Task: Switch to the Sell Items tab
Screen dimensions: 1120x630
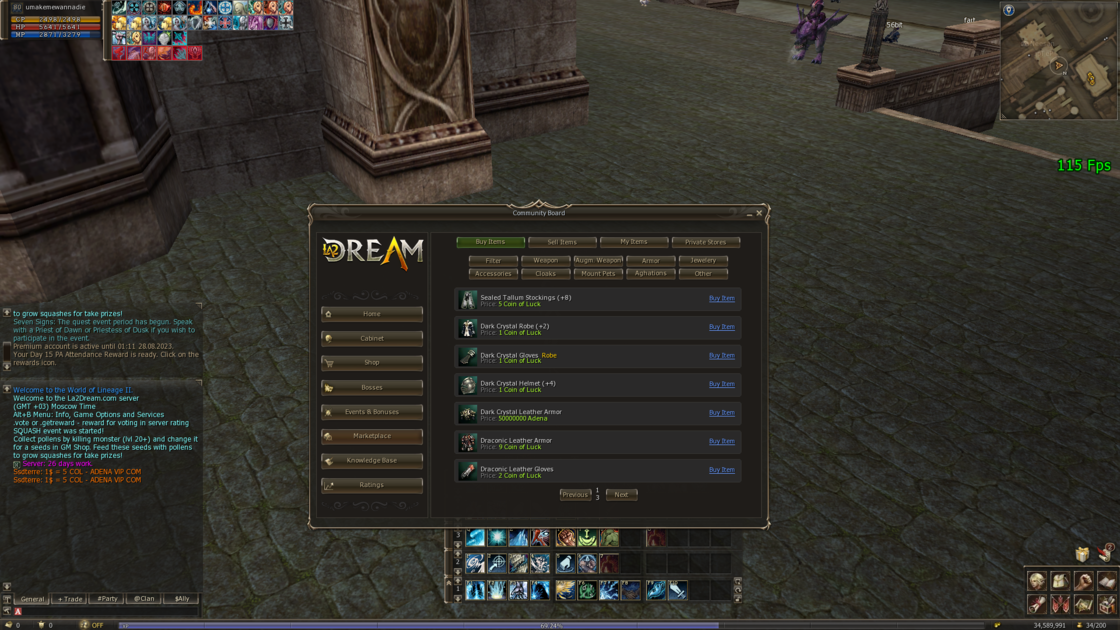Action: [x=562, y=242]
